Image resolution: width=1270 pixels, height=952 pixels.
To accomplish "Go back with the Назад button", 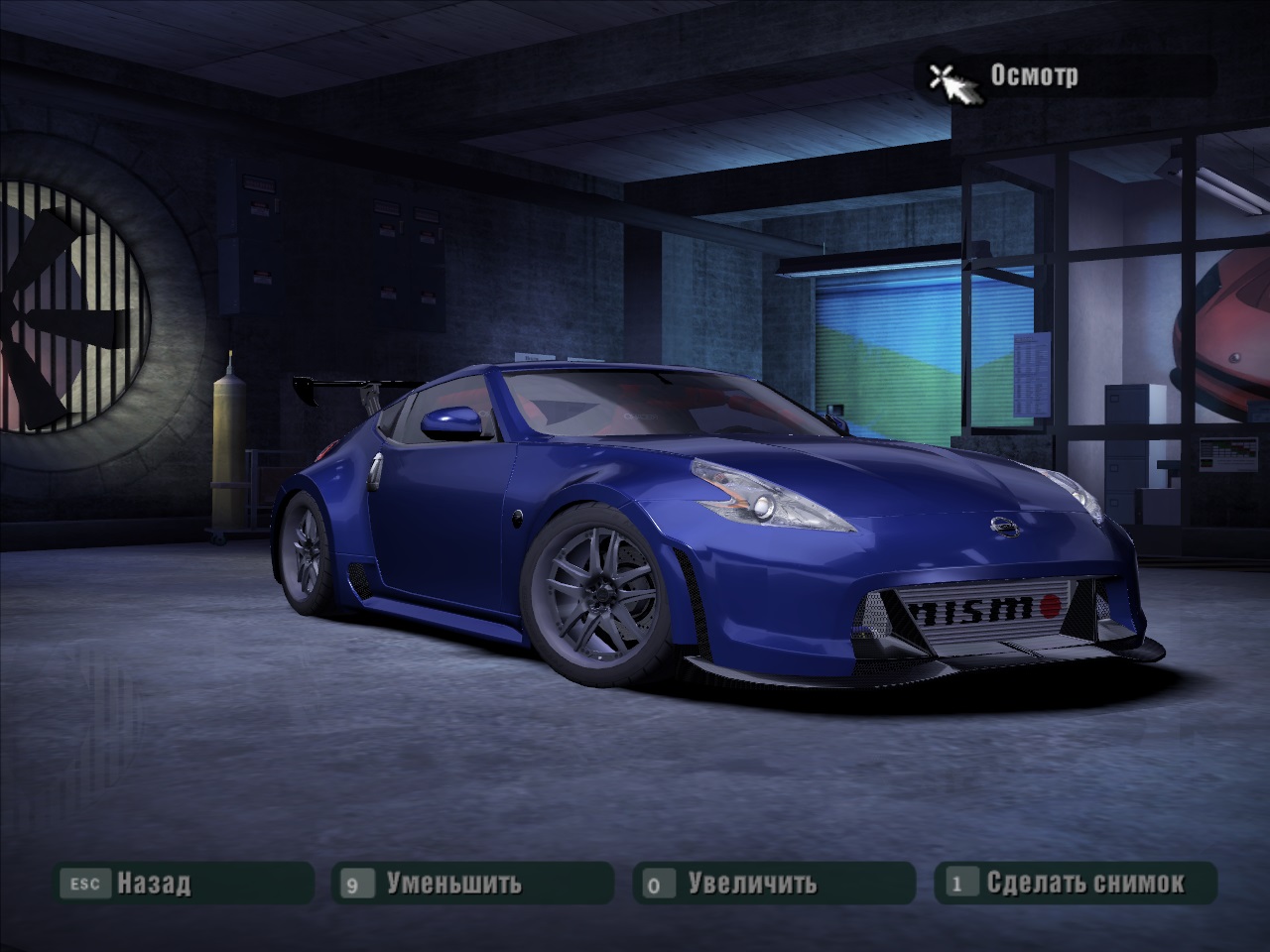I will 154,883.
